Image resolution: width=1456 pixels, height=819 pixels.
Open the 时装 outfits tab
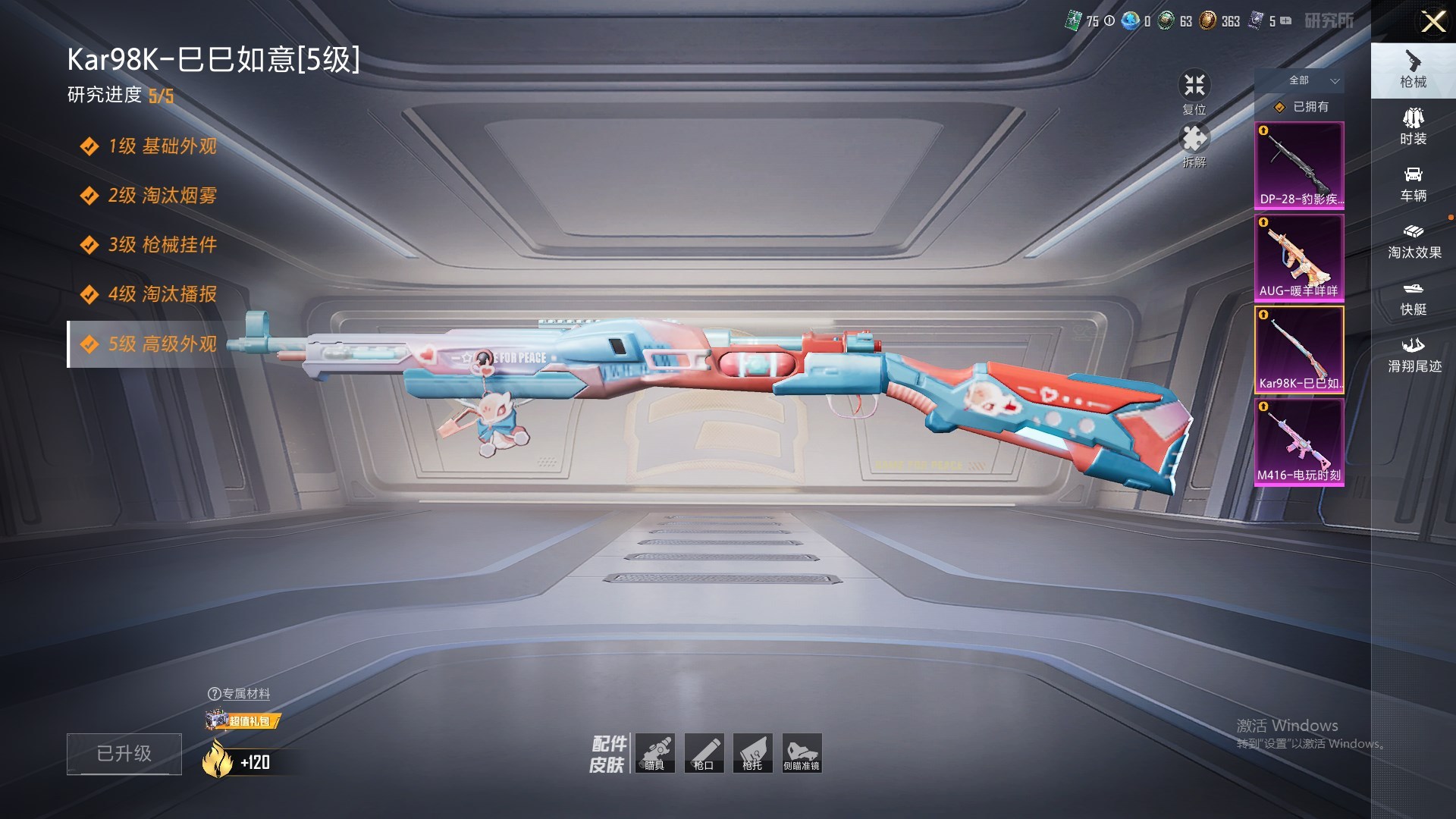point(1413,127)
